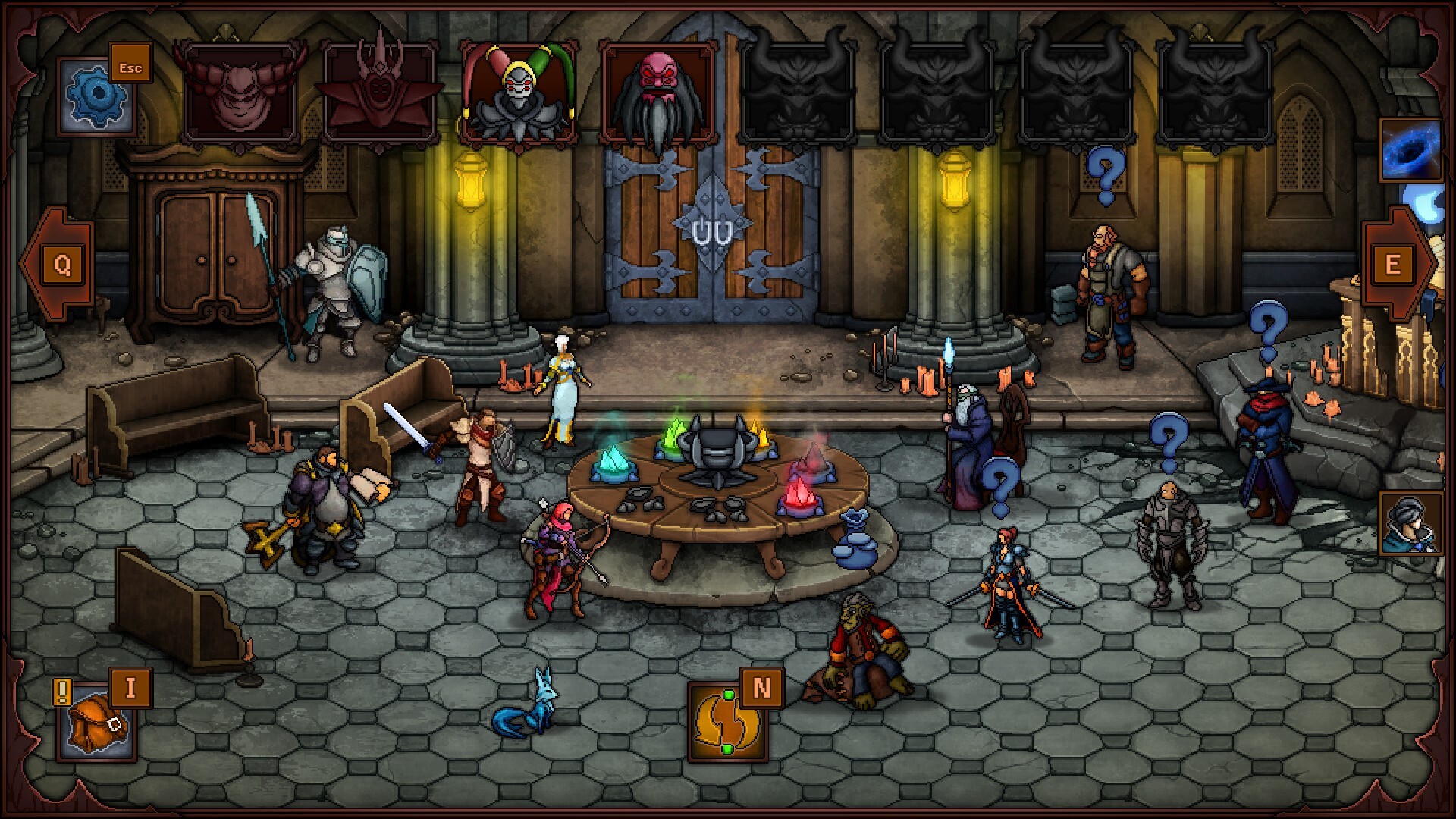The image size is (1456, 819).
Task: Click the hooded character portrait icon
Action: tap(1410, 523)
